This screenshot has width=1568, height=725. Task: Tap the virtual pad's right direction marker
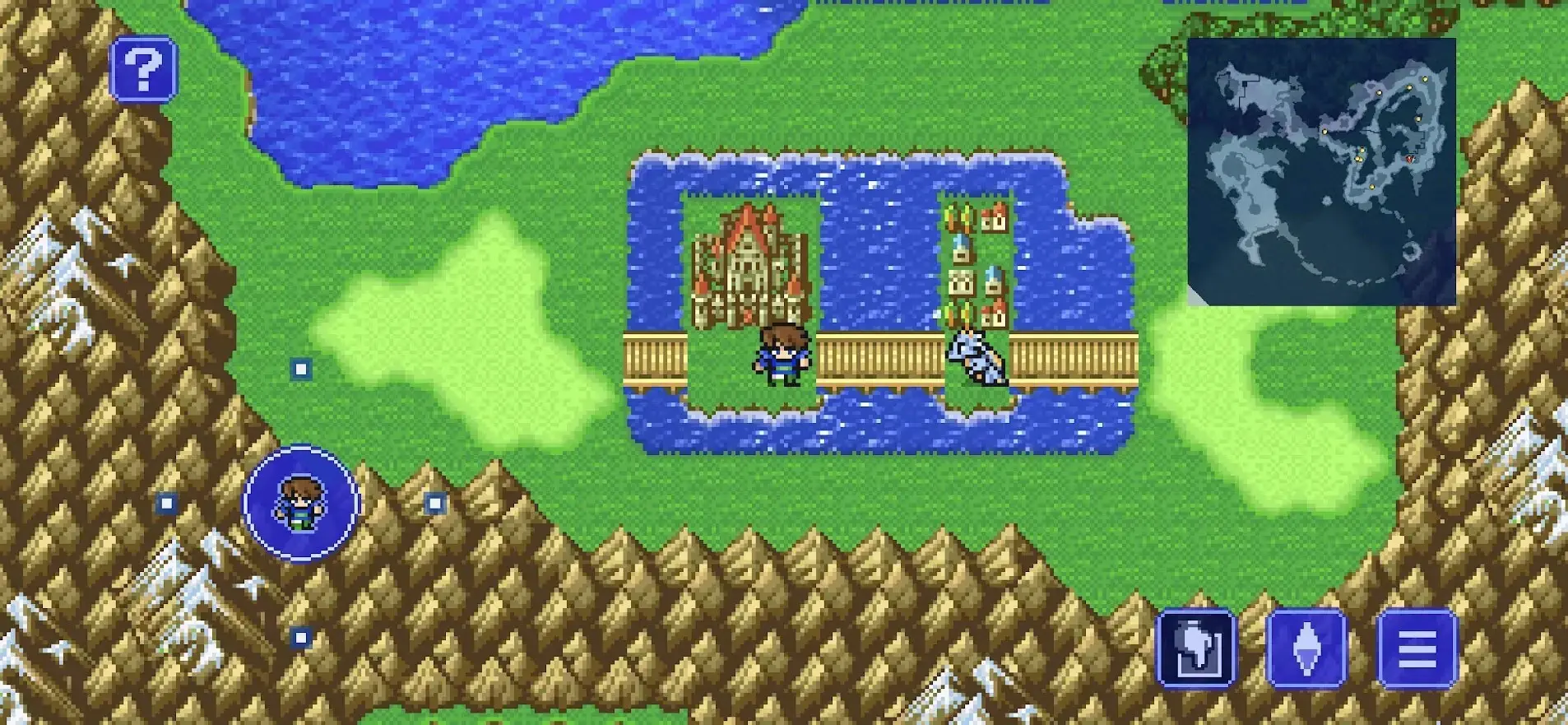435,503
